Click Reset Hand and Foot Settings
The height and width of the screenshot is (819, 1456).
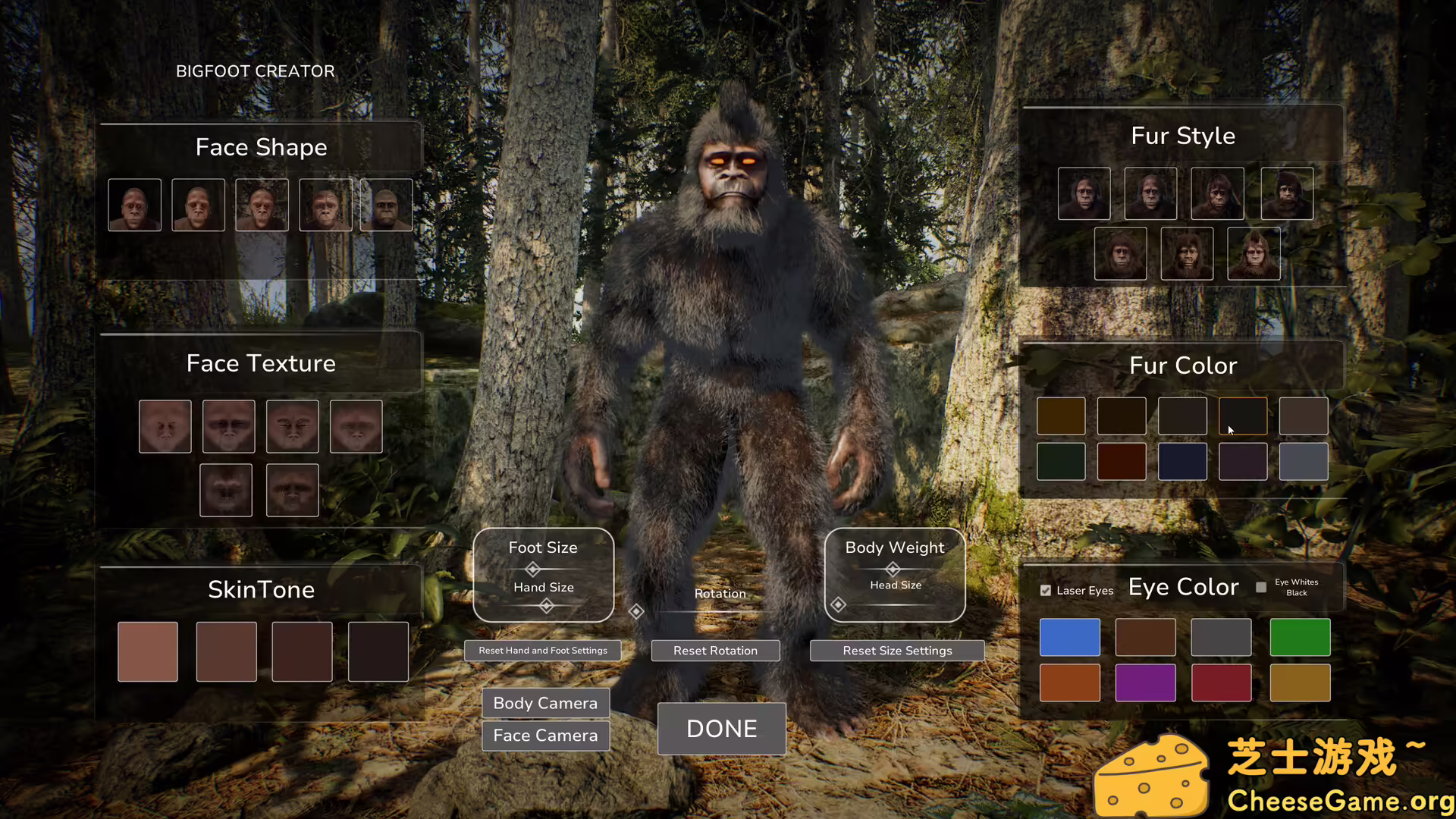(x=542, y=650)
